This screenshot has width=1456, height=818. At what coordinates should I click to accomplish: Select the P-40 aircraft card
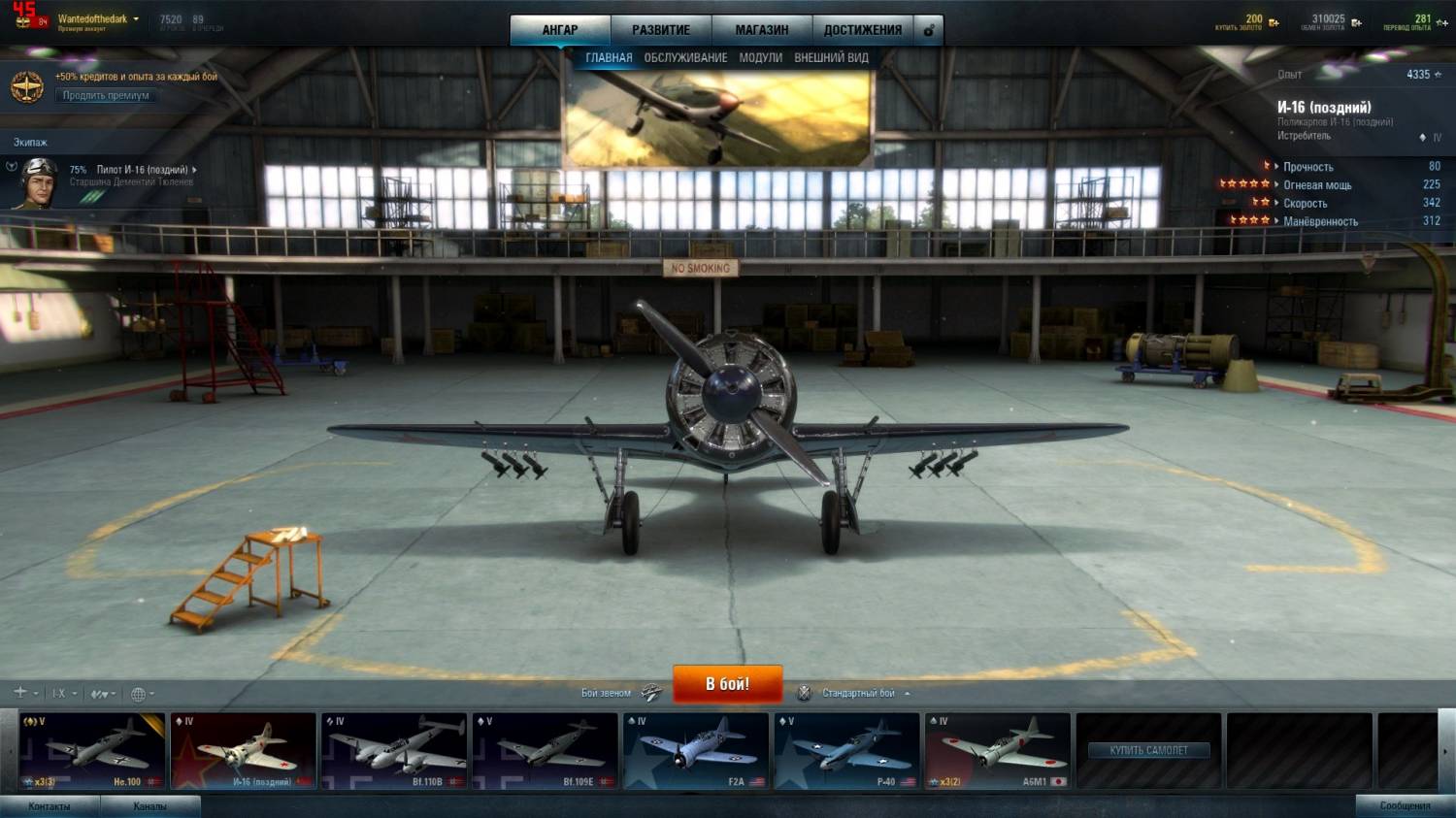[x=846, y=751]
